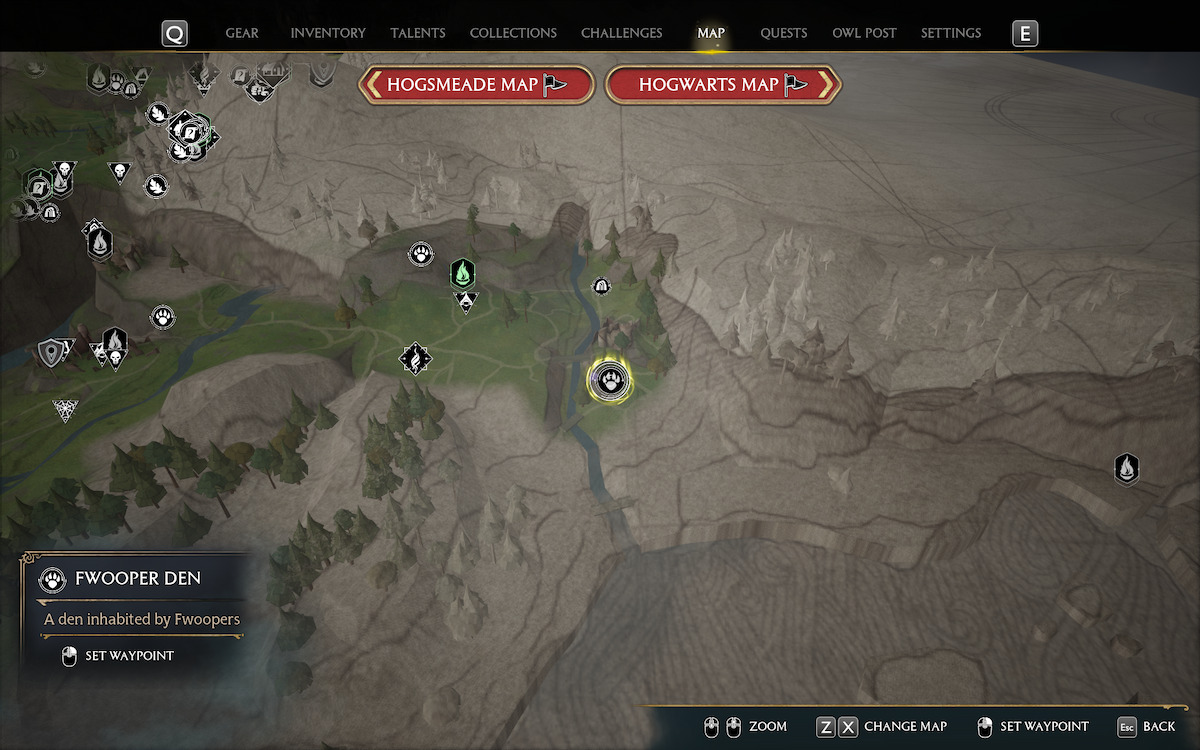Click the shield-shaped location pin marker
The image size is (1200, 750).
pyautogui.click(x=51, y=351)
